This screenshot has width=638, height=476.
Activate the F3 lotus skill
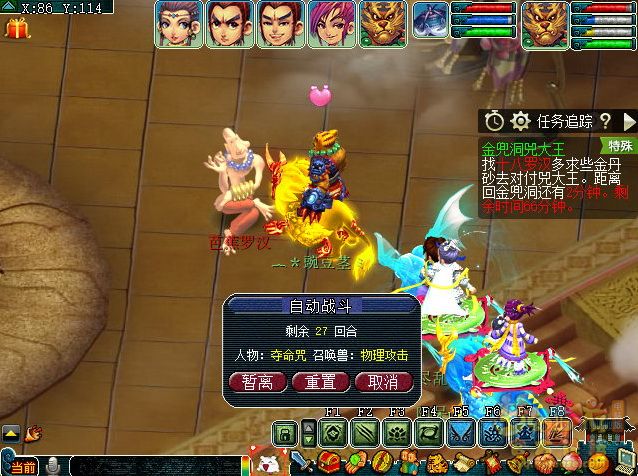pyautogui.click(x=396, y=432)
